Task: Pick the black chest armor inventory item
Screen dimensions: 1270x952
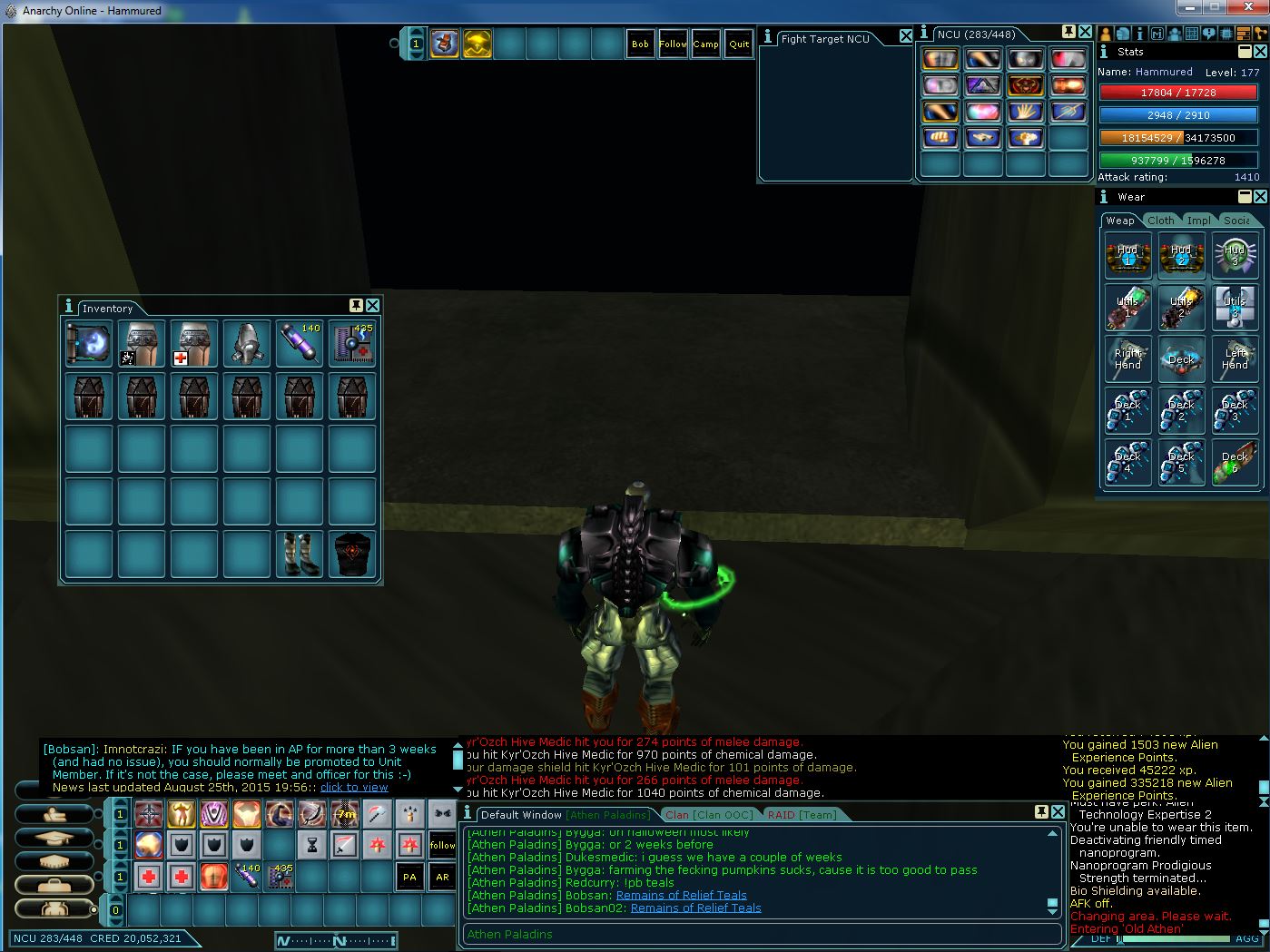Action: [x=352, y=554]
